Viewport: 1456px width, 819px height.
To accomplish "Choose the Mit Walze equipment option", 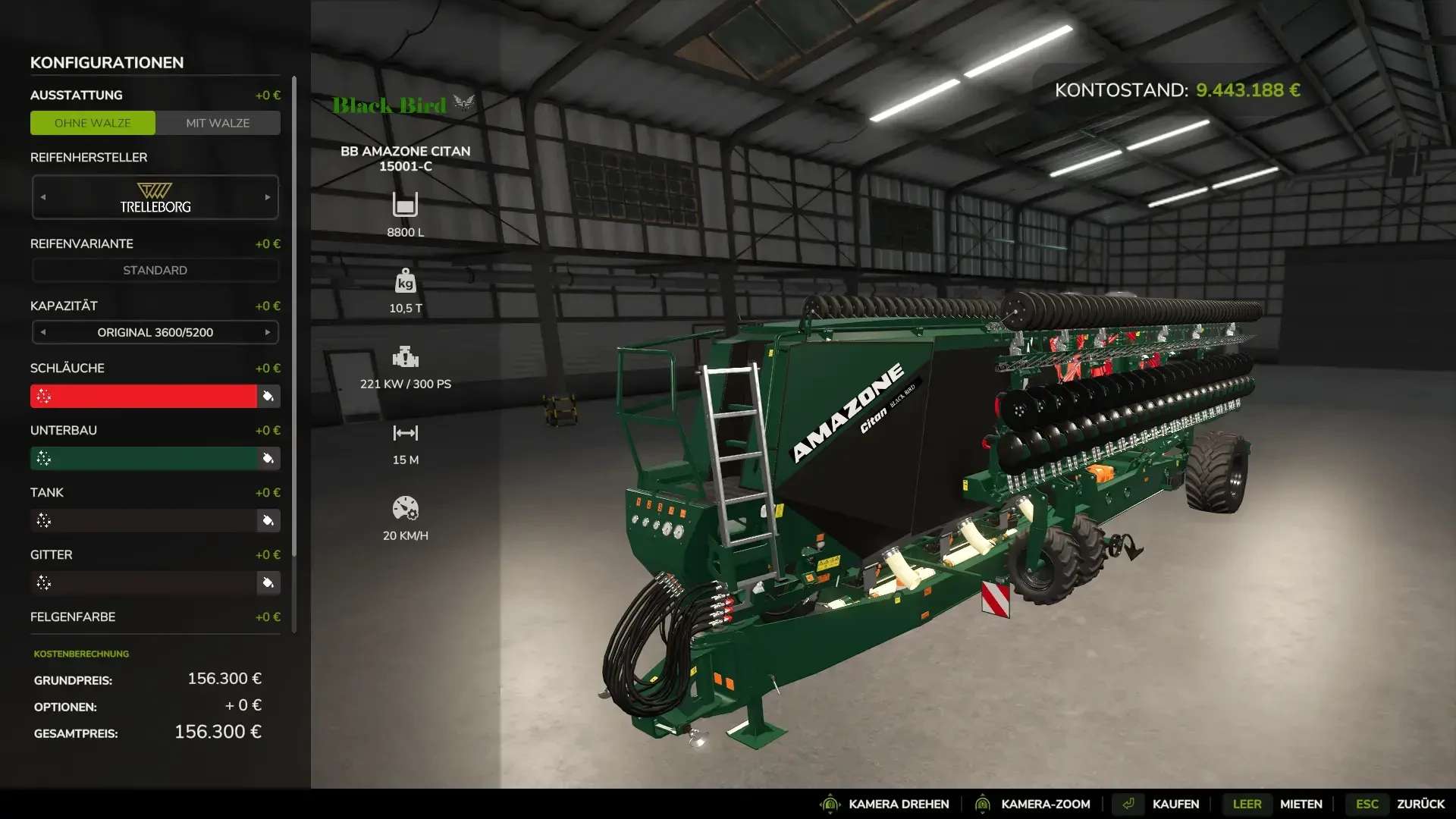I will click(x=218, y=123).
